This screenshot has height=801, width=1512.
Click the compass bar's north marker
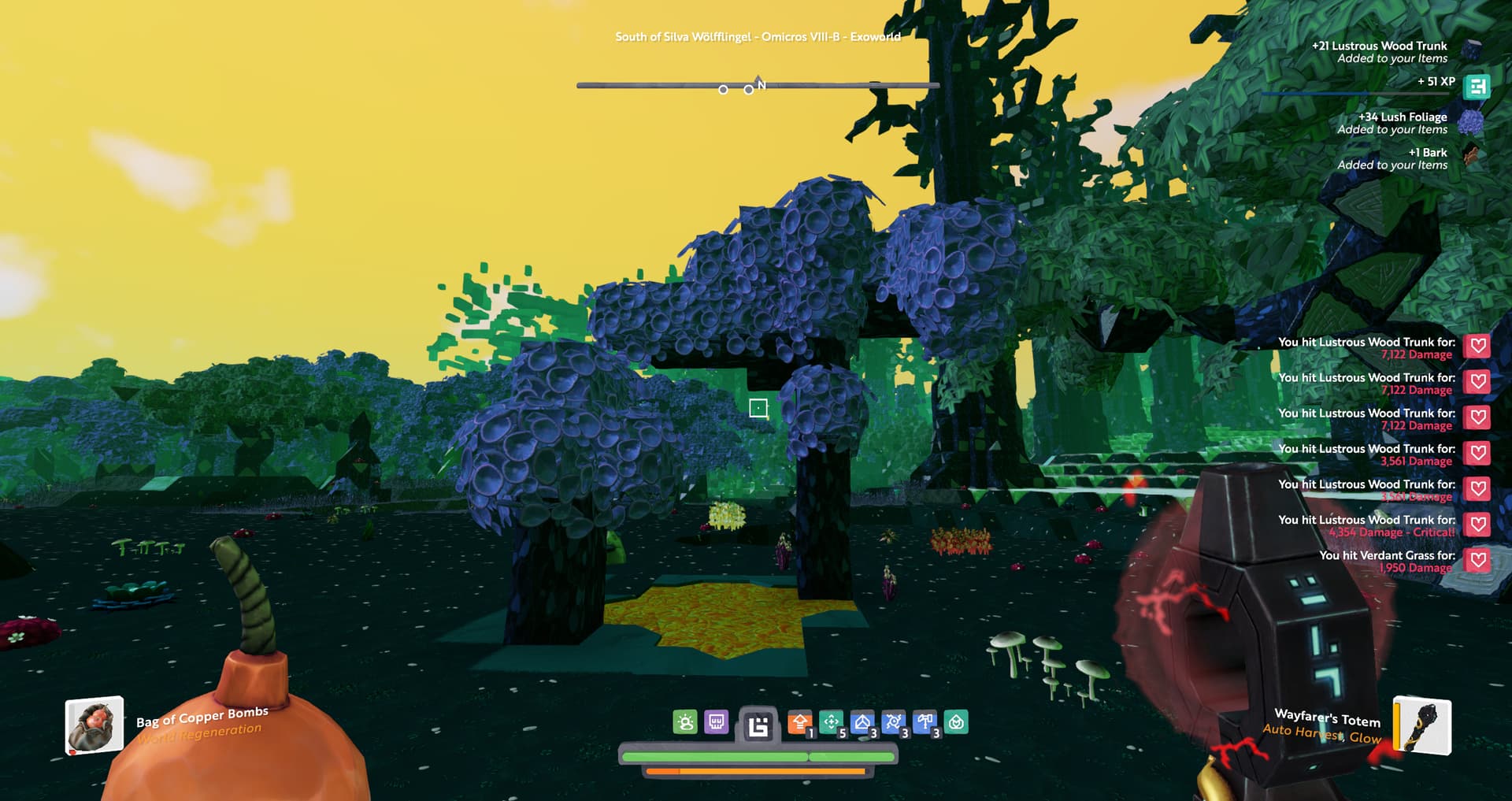click(760, 84)
